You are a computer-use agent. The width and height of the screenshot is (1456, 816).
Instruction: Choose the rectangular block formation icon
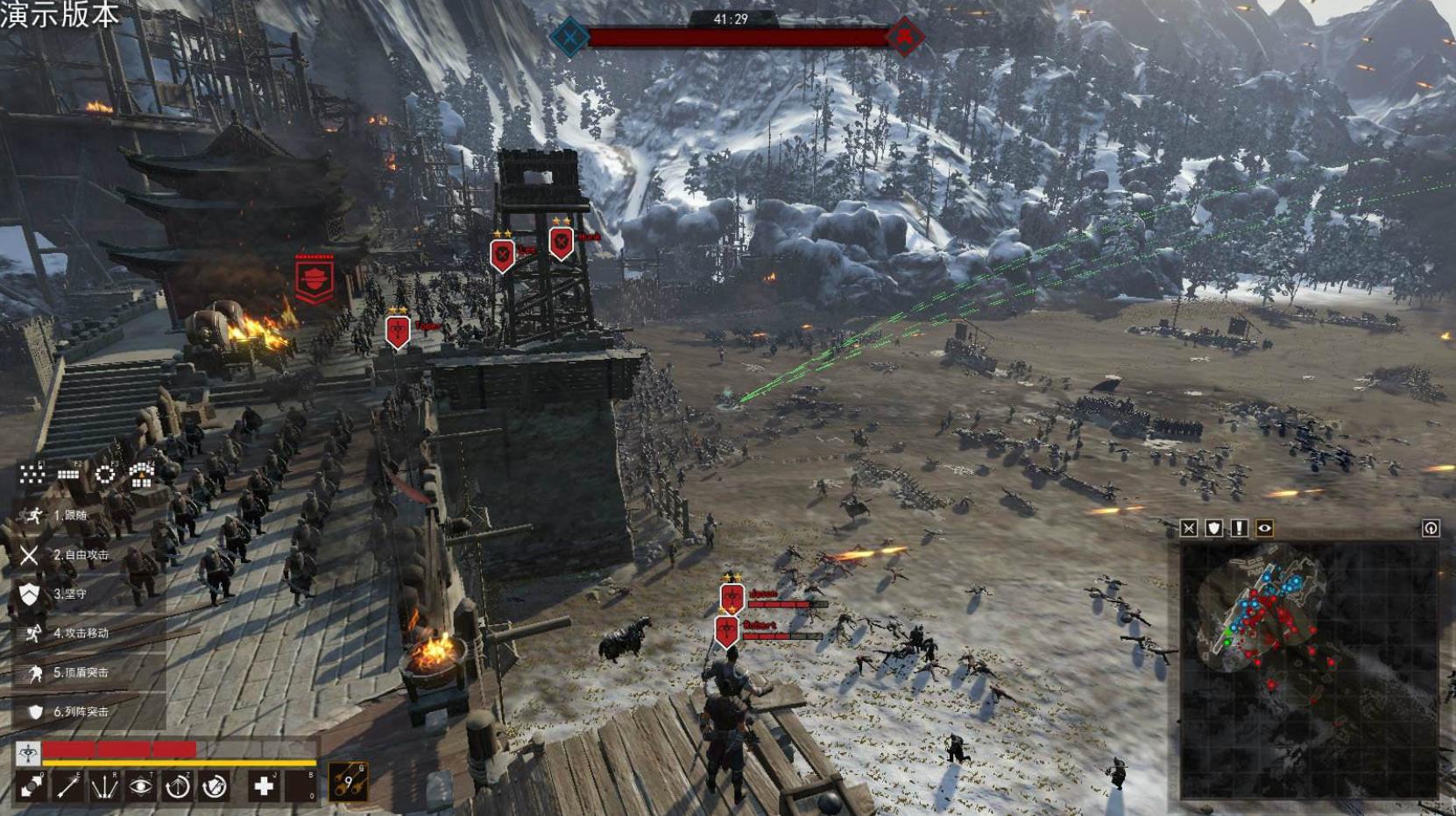68,475
